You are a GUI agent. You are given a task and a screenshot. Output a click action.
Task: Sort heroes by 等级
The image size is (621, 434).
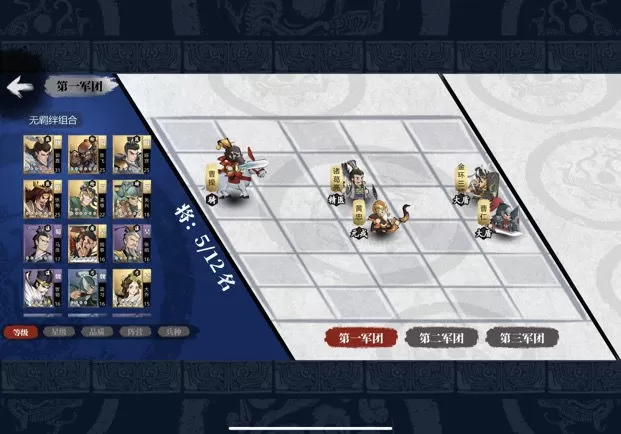(16, 330)
